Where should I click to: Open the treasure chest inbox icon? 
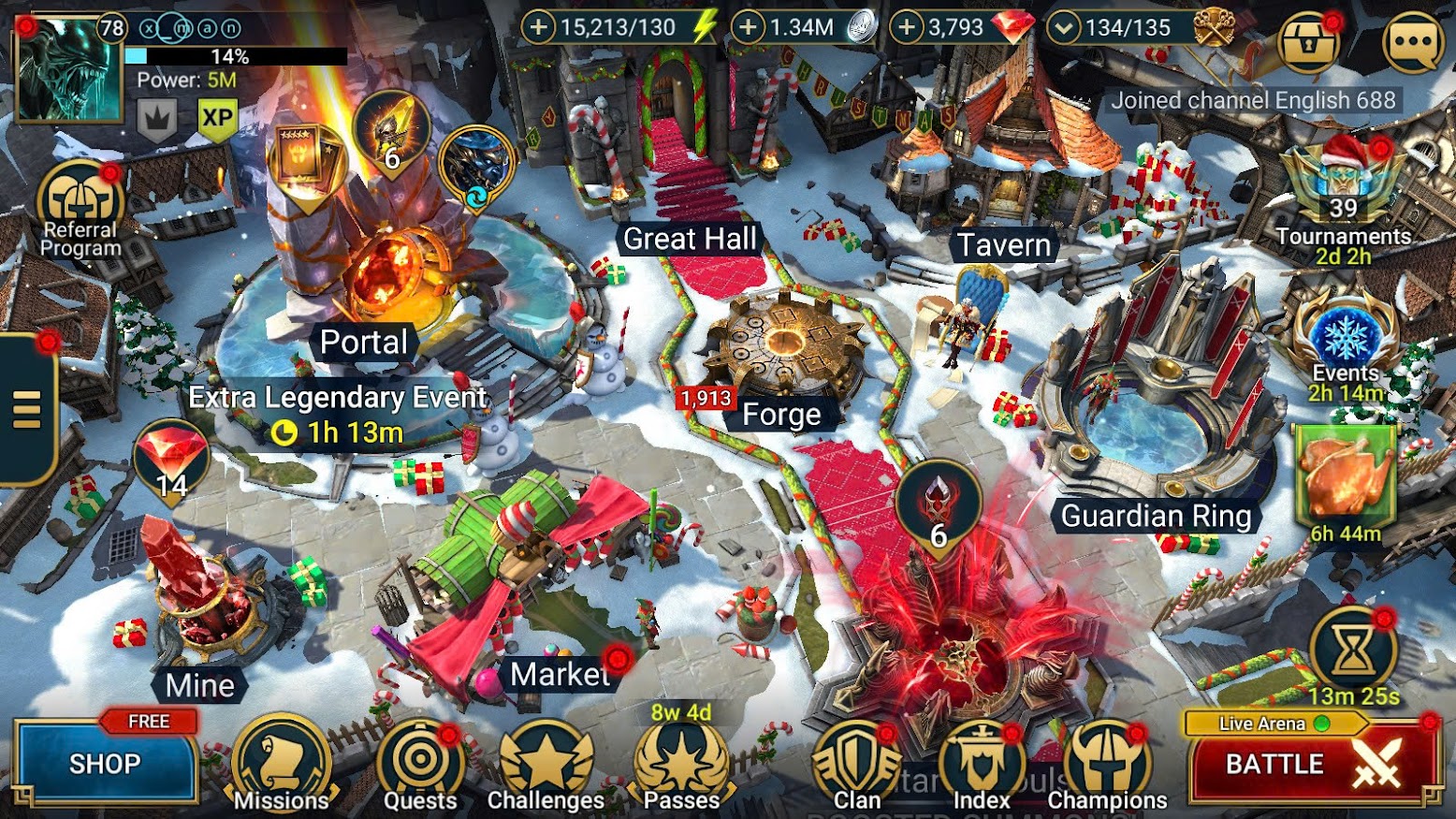pyautogui.click(x=1308, y=42)
